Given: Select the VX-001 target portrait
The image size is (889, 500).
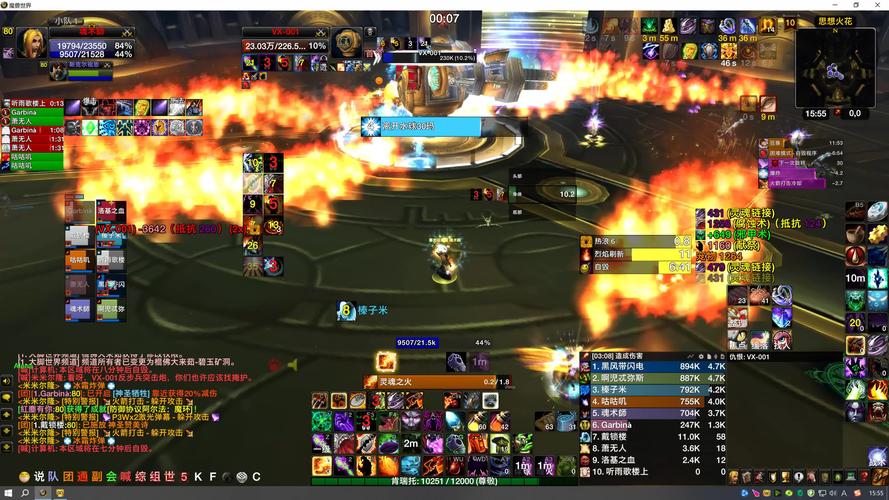Looking at the screenshot, I should click(x=347, y=42).
